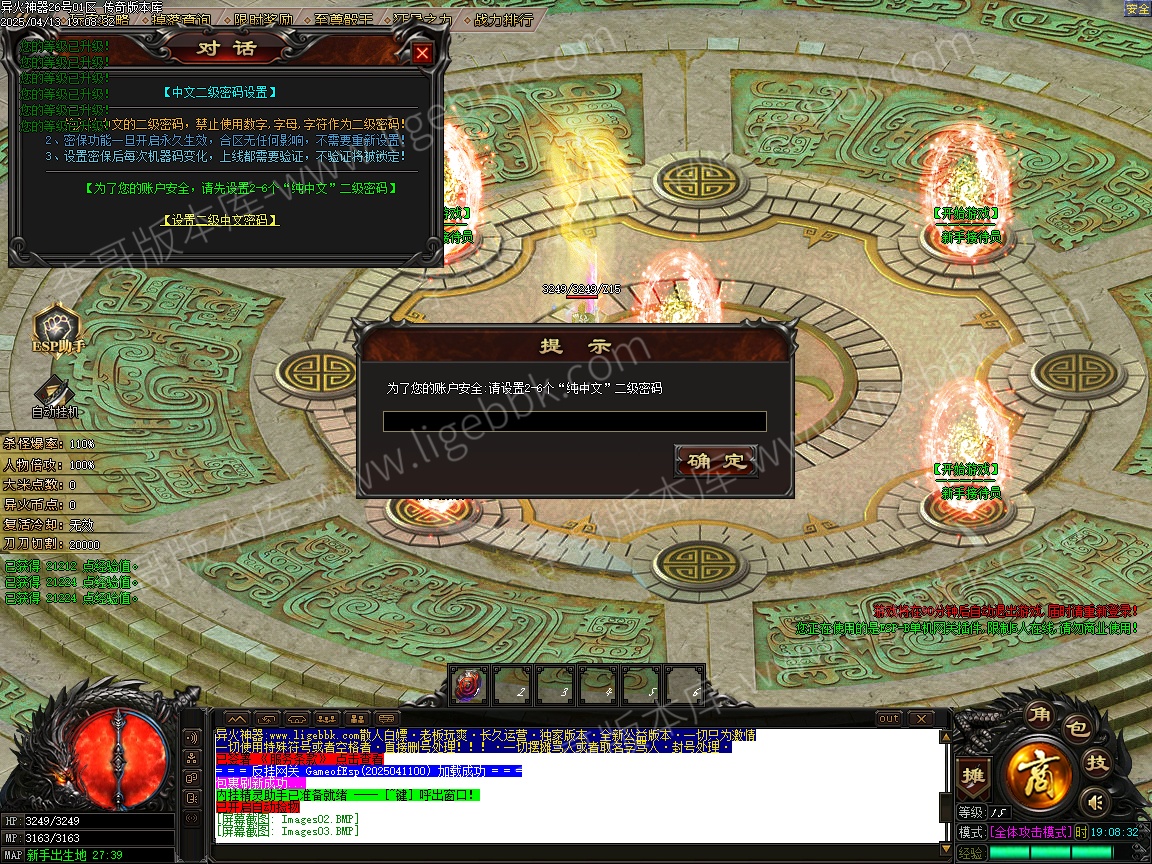Screen dimensions: 1152x864
Task: Click the 全体攻击模式 attack mode label
Action: pos(1030,832)
